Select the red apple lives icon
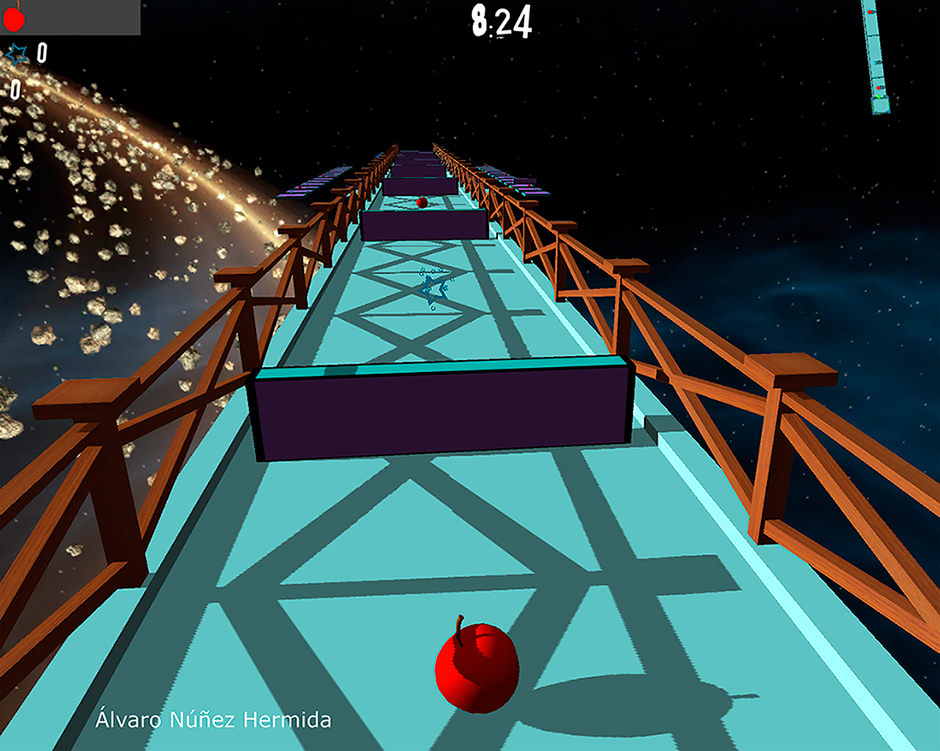This screenshot has height=751, width=940. click(x=13, y=16)
